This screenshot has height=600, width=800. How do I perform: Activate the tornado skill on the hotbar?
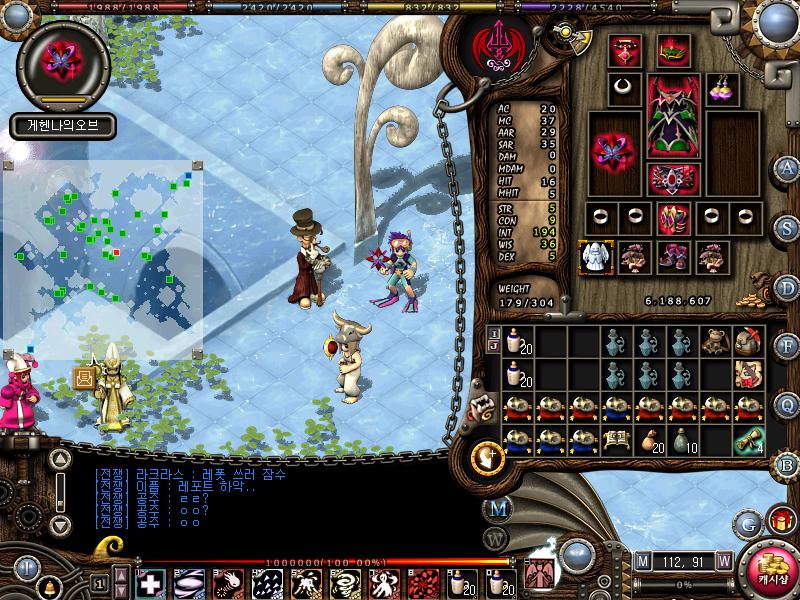(345, 582)
